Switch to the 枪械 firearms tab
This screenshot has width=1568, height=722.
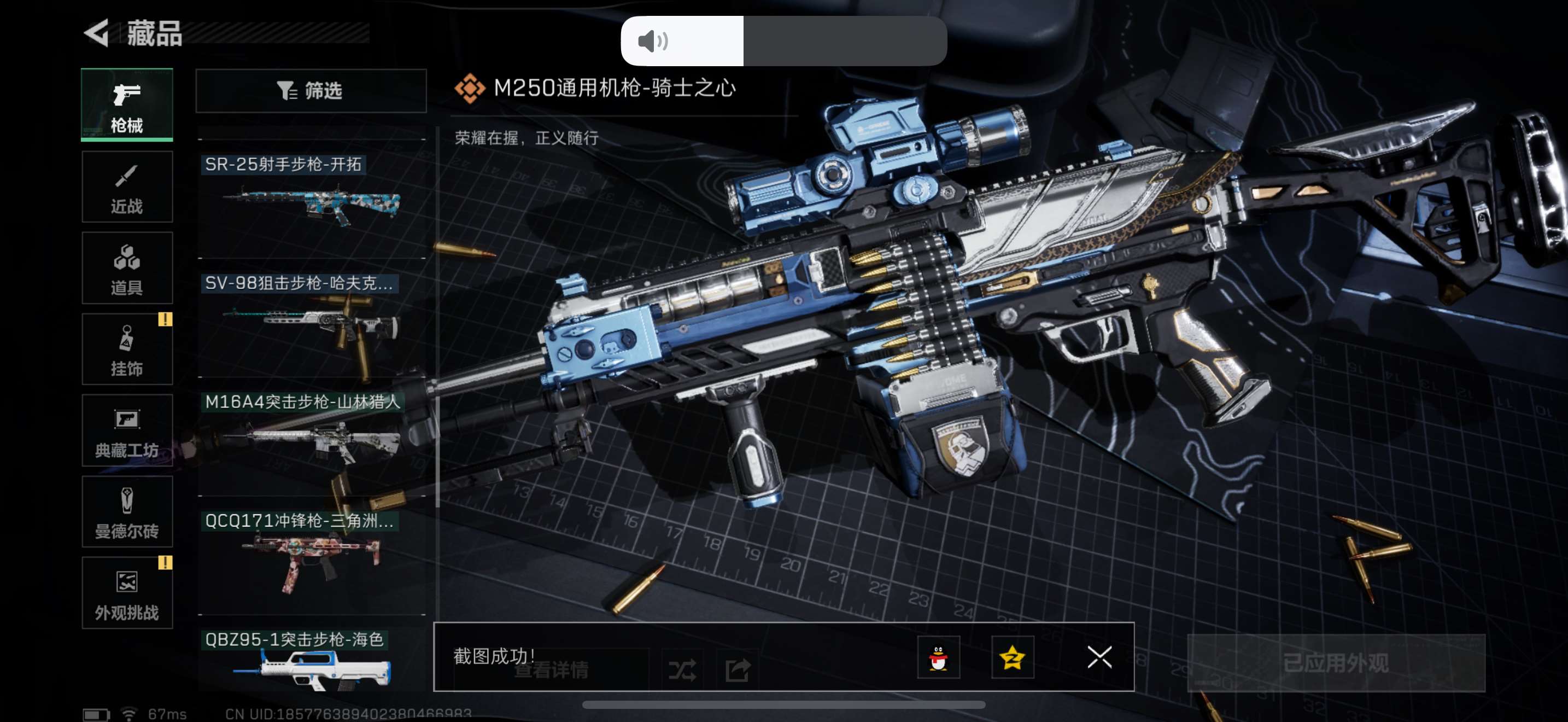click(x=127, y=104)
